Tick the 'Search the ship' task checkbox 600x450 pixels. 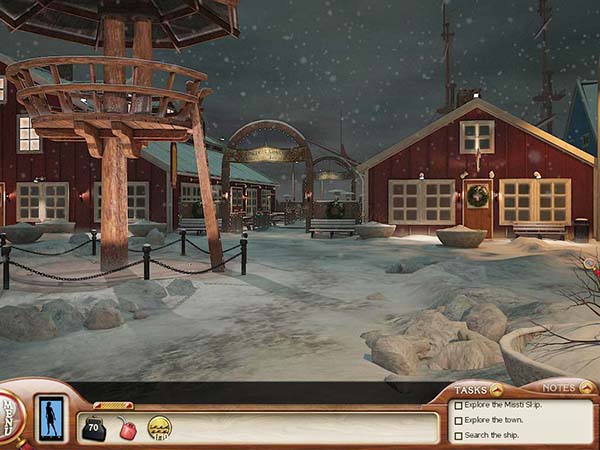458,436
